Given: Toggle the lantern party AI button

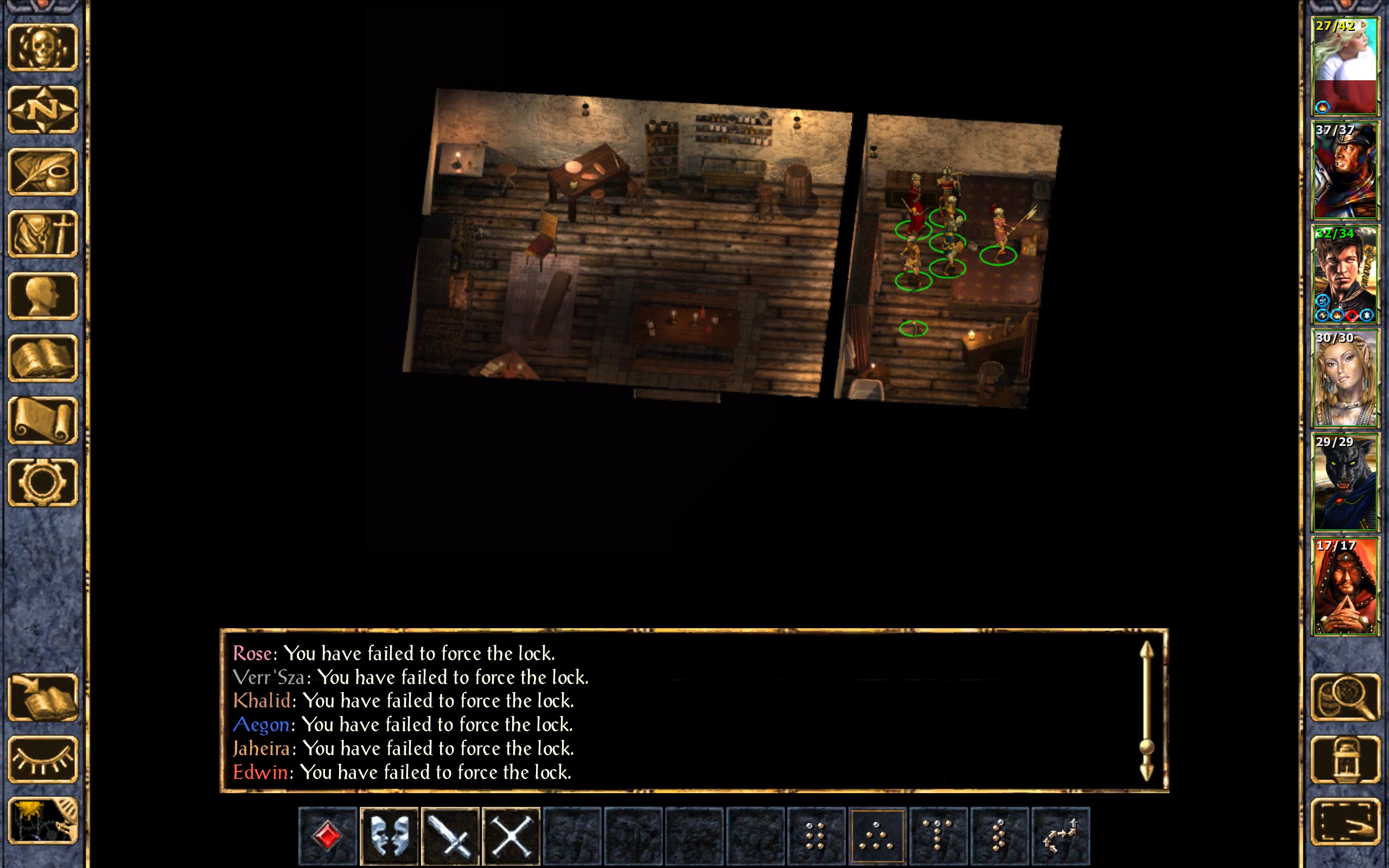Looking at the screenshot, I should (x=1345, y=759).
